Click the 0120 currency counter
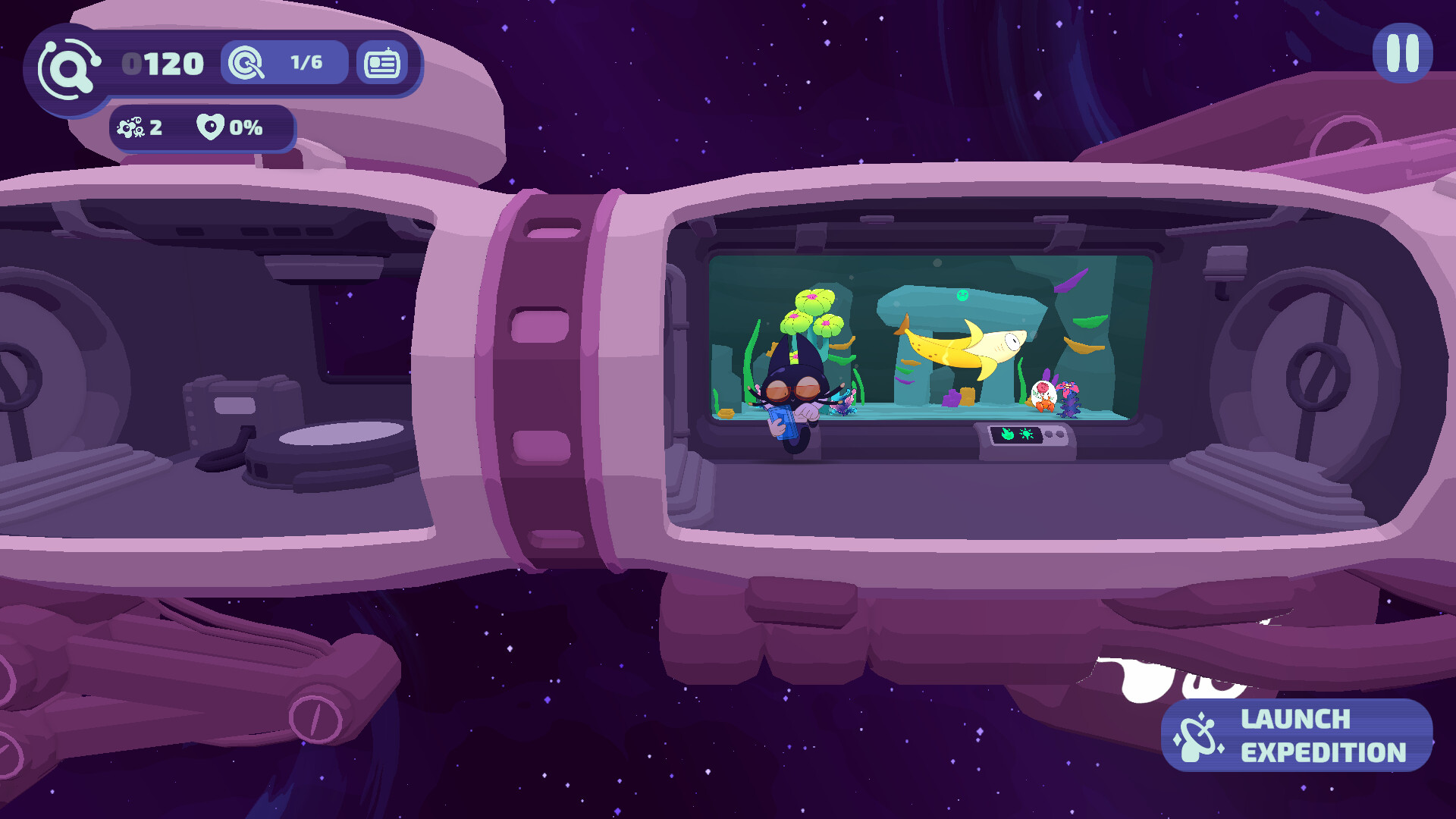Screen dimensions: 1456x819 click(x=163, y=63)
